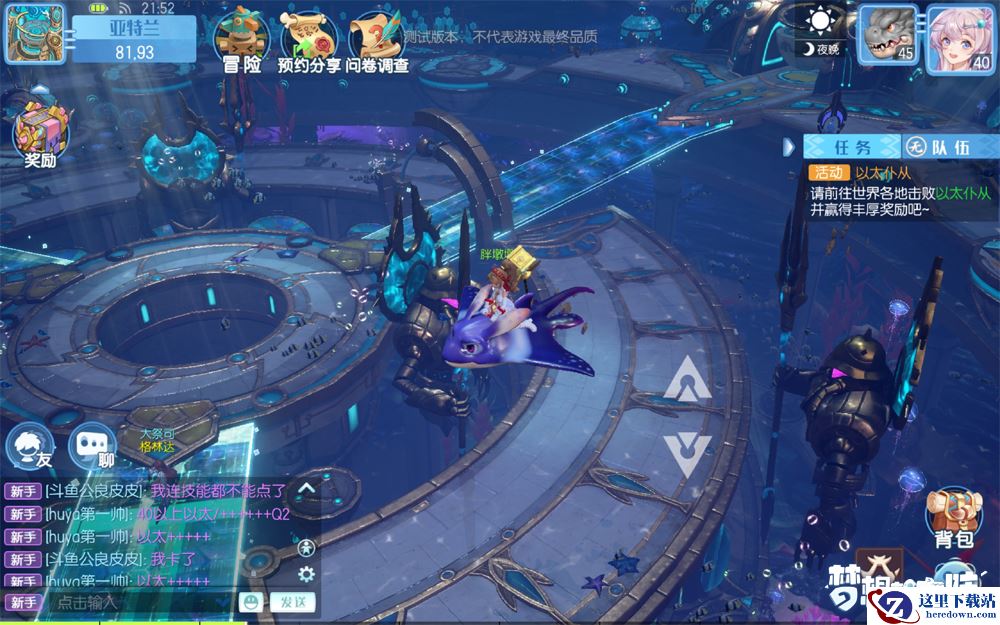Click the 发送 send button
The width and height of the screenshot is (1000, 625).
[293, 602]
